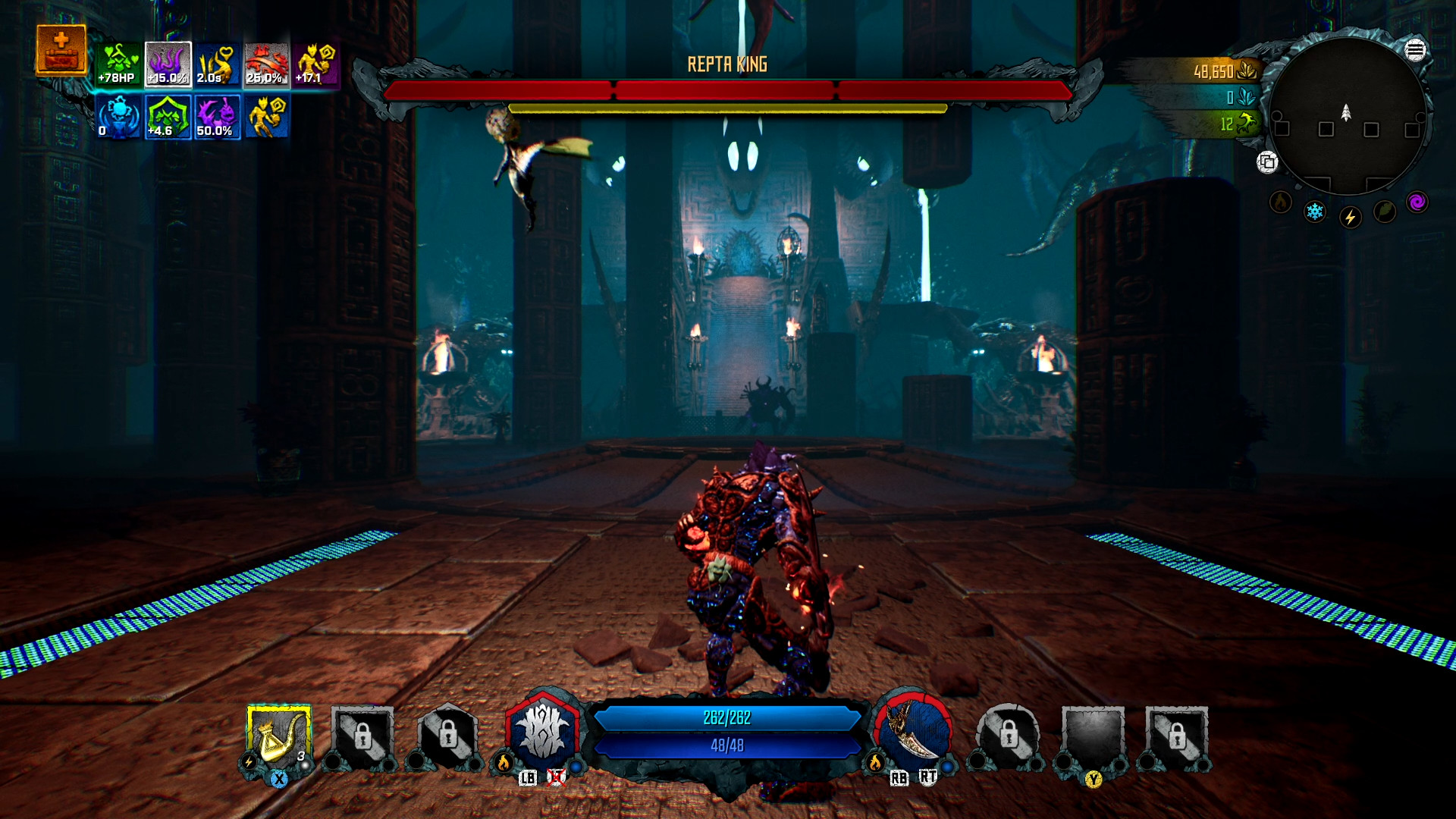This screenshot has height=819, width=1456.
Task: Activate the lightning element icon
Action: click(1350, 217)
